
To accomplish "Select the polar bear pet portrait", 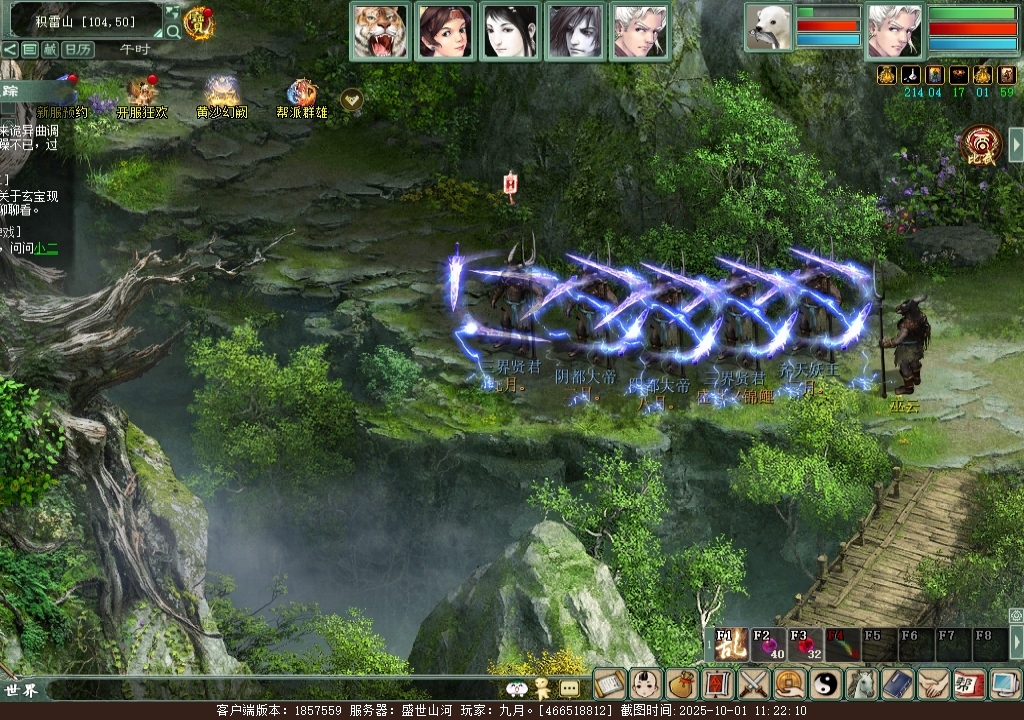I will coord(768,27).
